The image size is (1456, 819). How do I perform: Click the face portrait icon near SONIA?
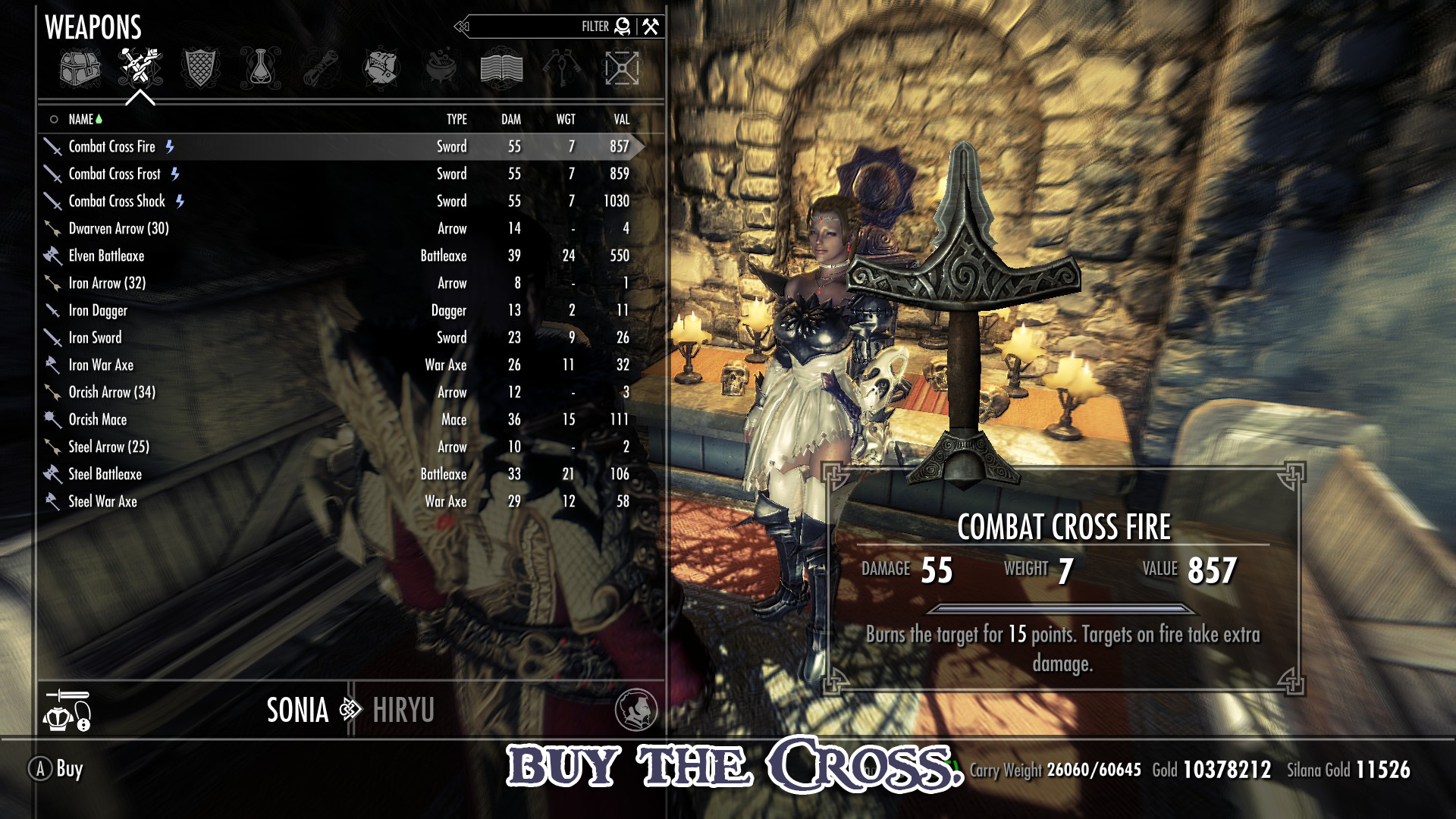pos(637,711)
